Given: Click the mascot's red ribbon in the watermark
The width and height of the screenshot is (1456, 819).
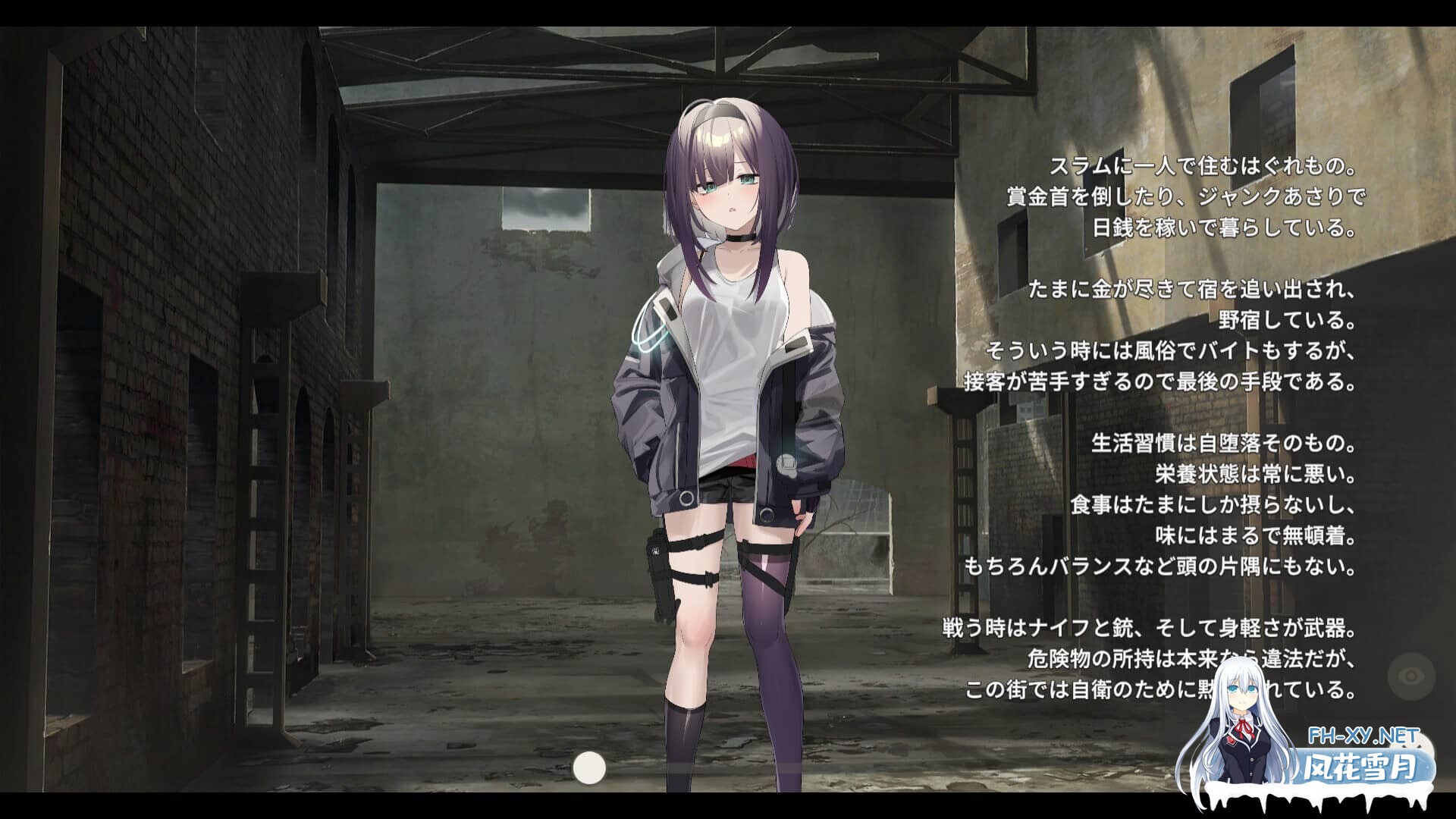Looking at the screenshot, I should tap(1244, 727).
